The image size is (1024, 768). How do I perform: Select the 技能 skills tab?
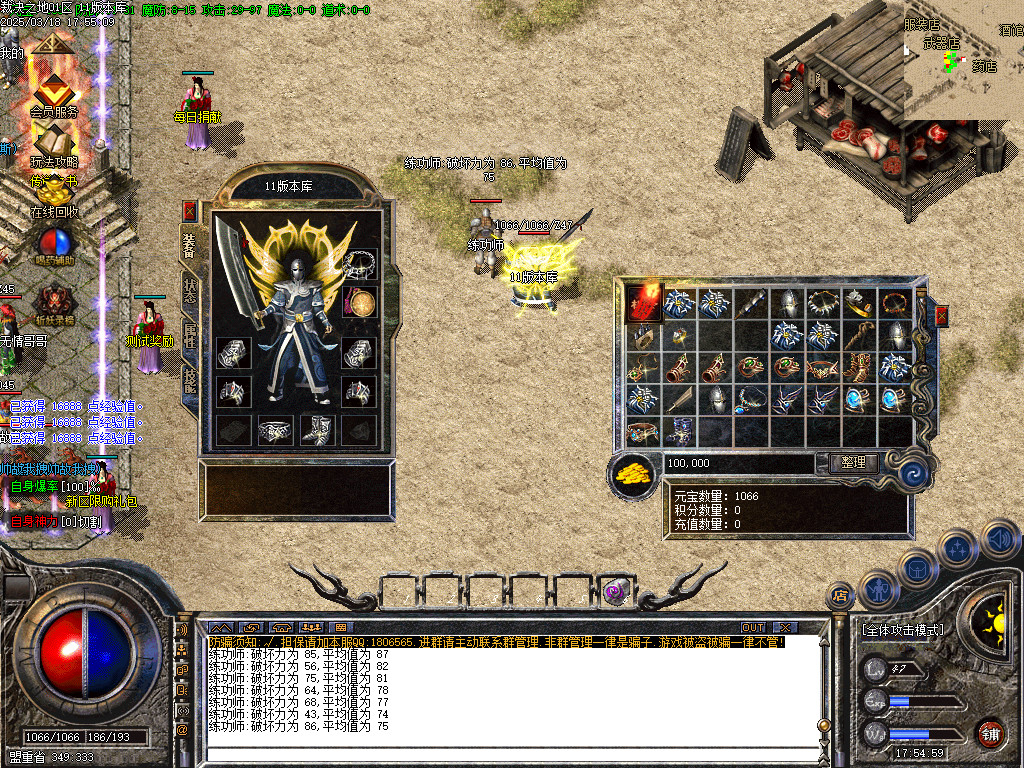tap(190, 379)
